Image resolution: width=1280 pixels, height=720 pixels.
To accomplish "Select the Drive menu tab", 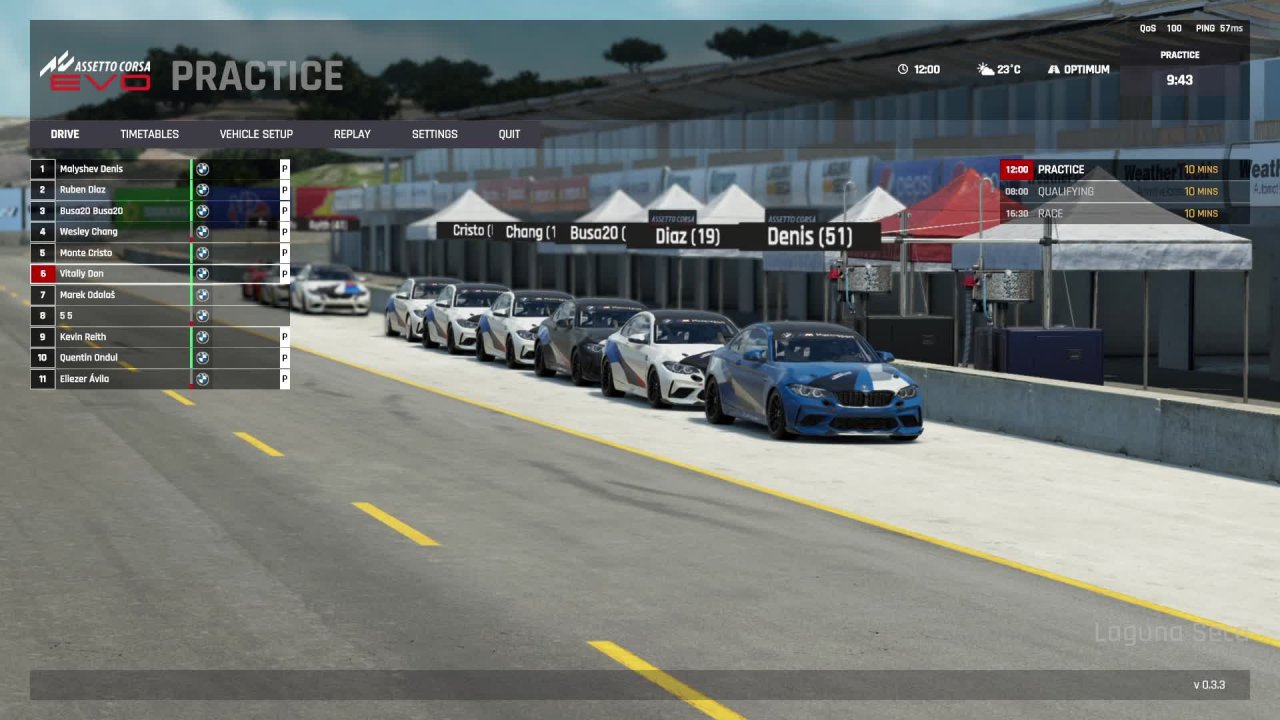I will point(65,134).
